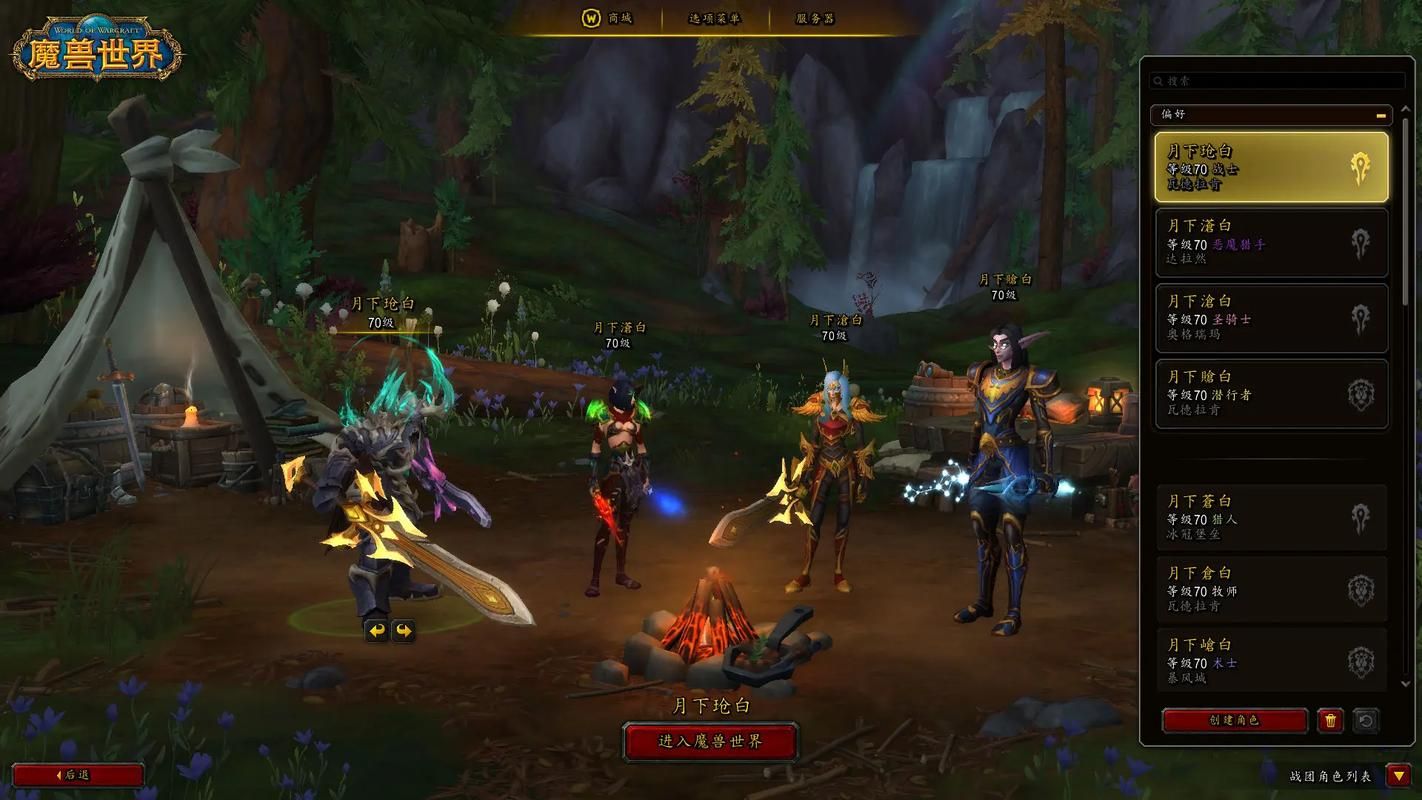1422x800 pixels.
Task: Rotate the selected character left
Action: 376,631
